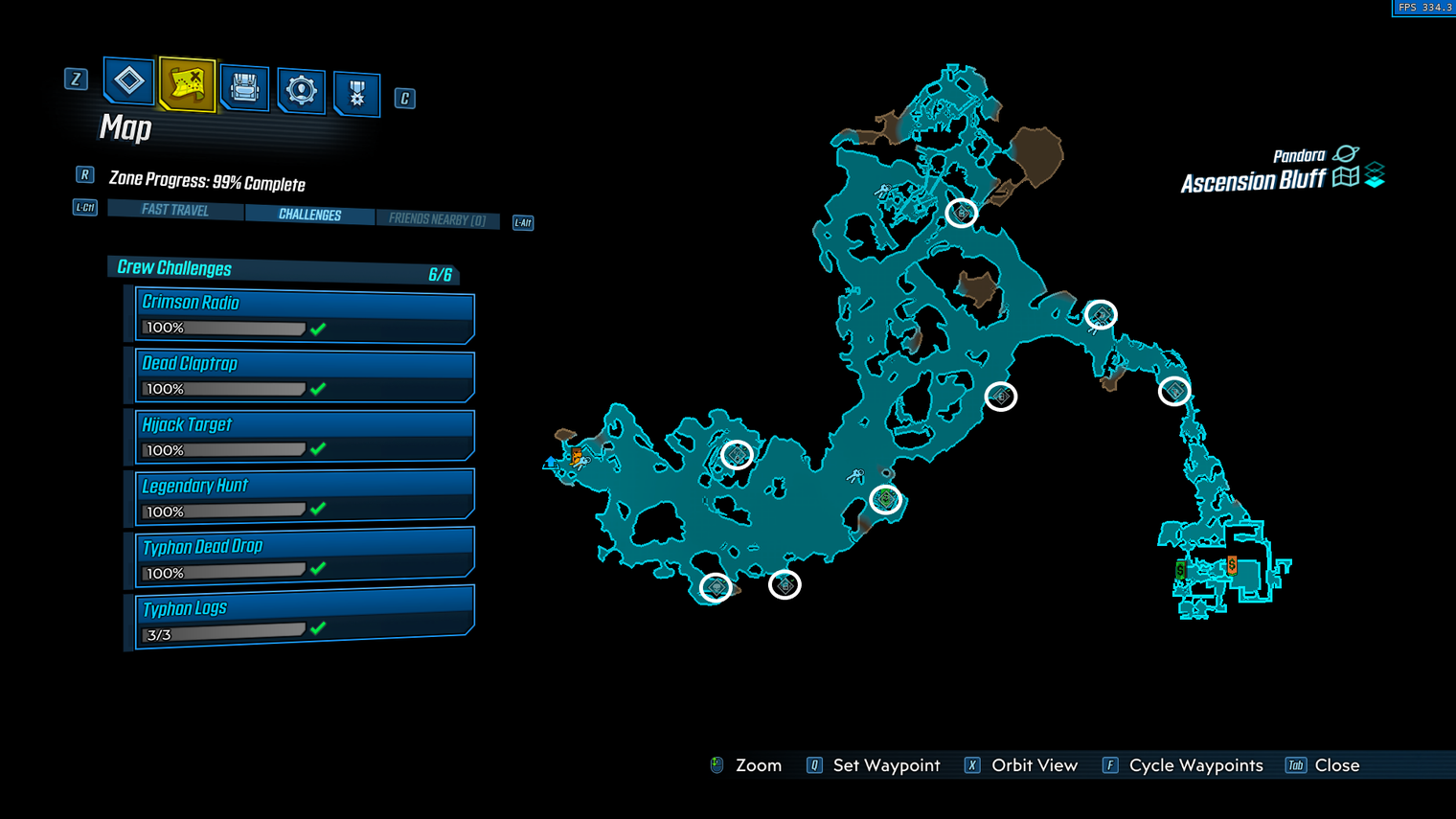
Task: Click the stacked map layers icon
Action: click(x=1375, y=175)
